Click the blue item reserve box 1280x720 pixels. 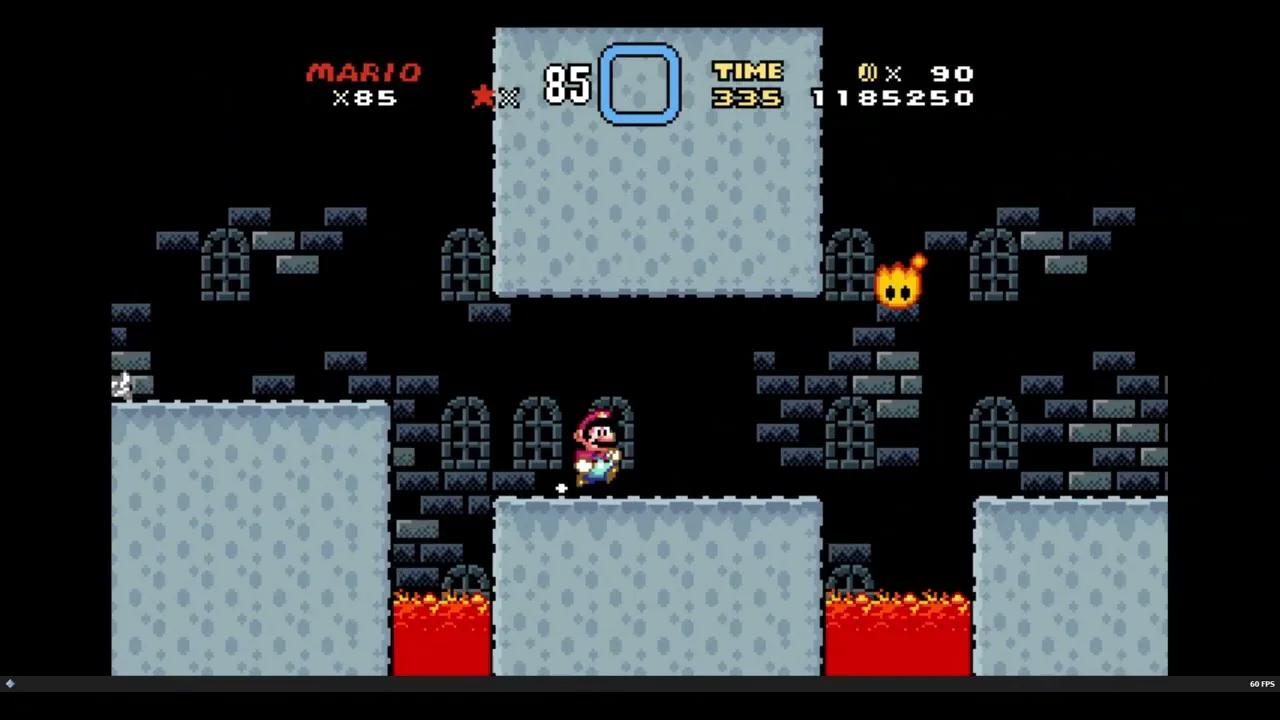[640, 82]
